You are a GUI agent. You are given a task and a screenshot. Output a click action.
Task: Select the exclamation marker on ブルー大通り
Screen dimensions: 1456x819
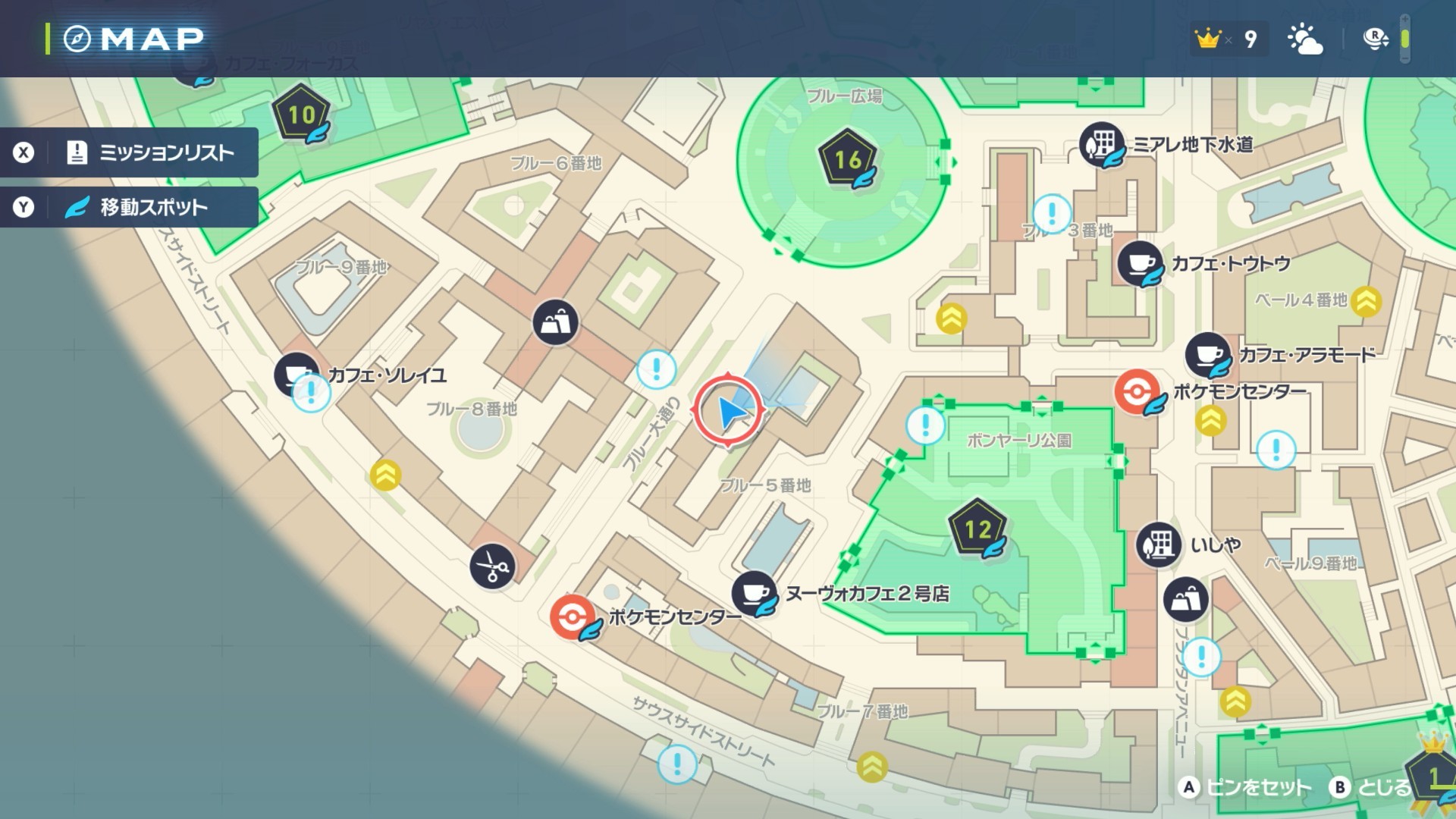pyautogui.click(x=657, y=369)
